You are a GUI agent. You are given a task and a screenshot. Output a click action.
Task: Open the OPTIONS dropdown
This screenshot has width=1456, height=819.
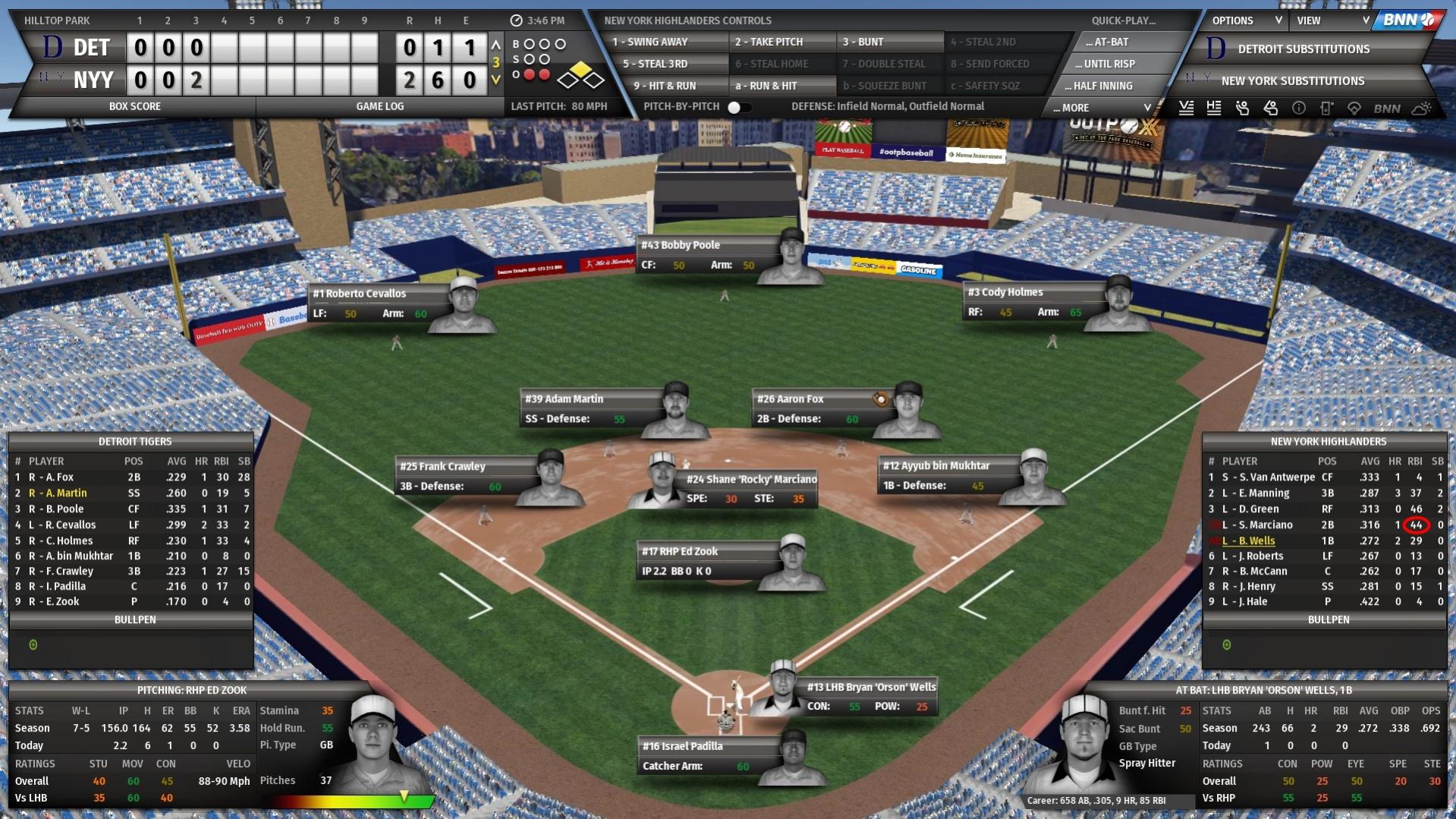tap(1243, 20)
